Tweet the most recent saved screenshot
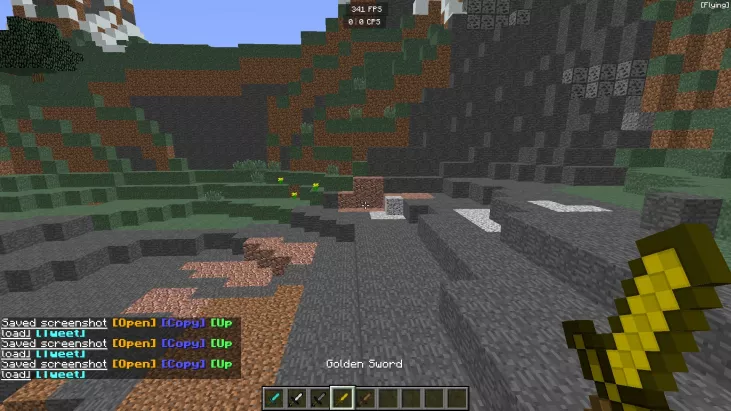 coord(59,374)
